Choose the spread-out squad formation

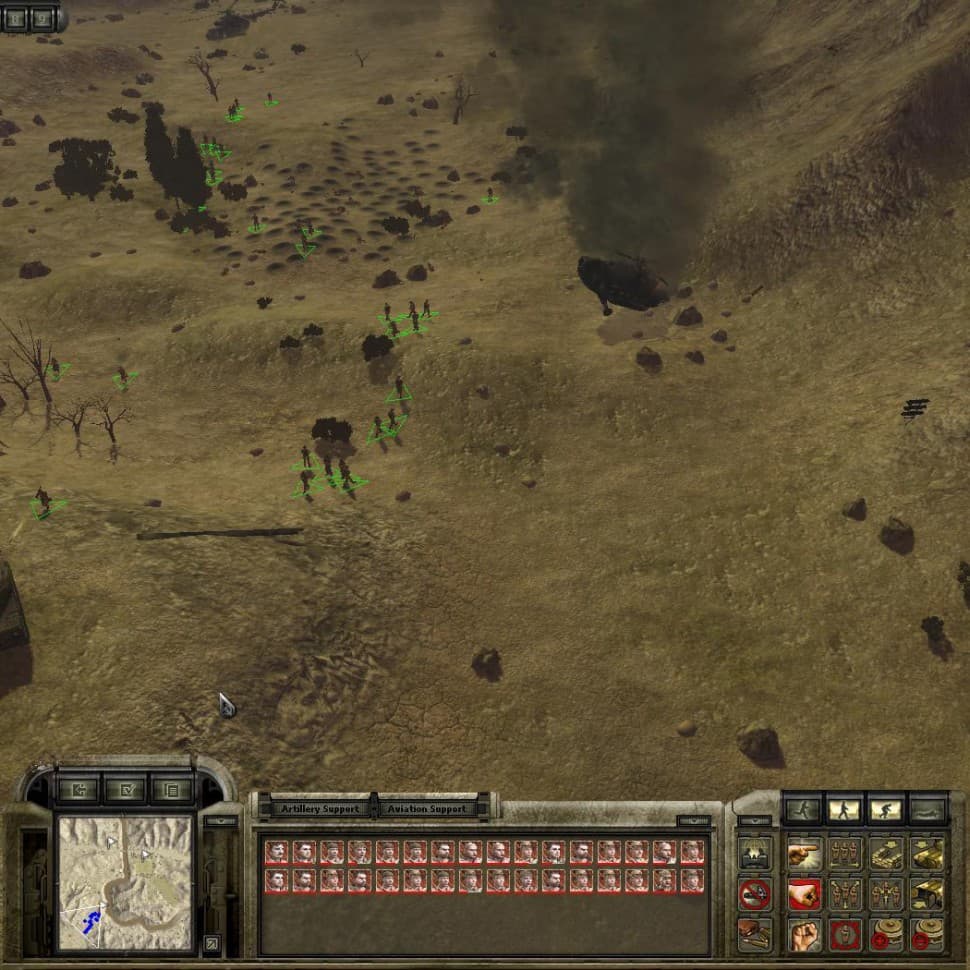pyautogui.click(x=845, y=894)
